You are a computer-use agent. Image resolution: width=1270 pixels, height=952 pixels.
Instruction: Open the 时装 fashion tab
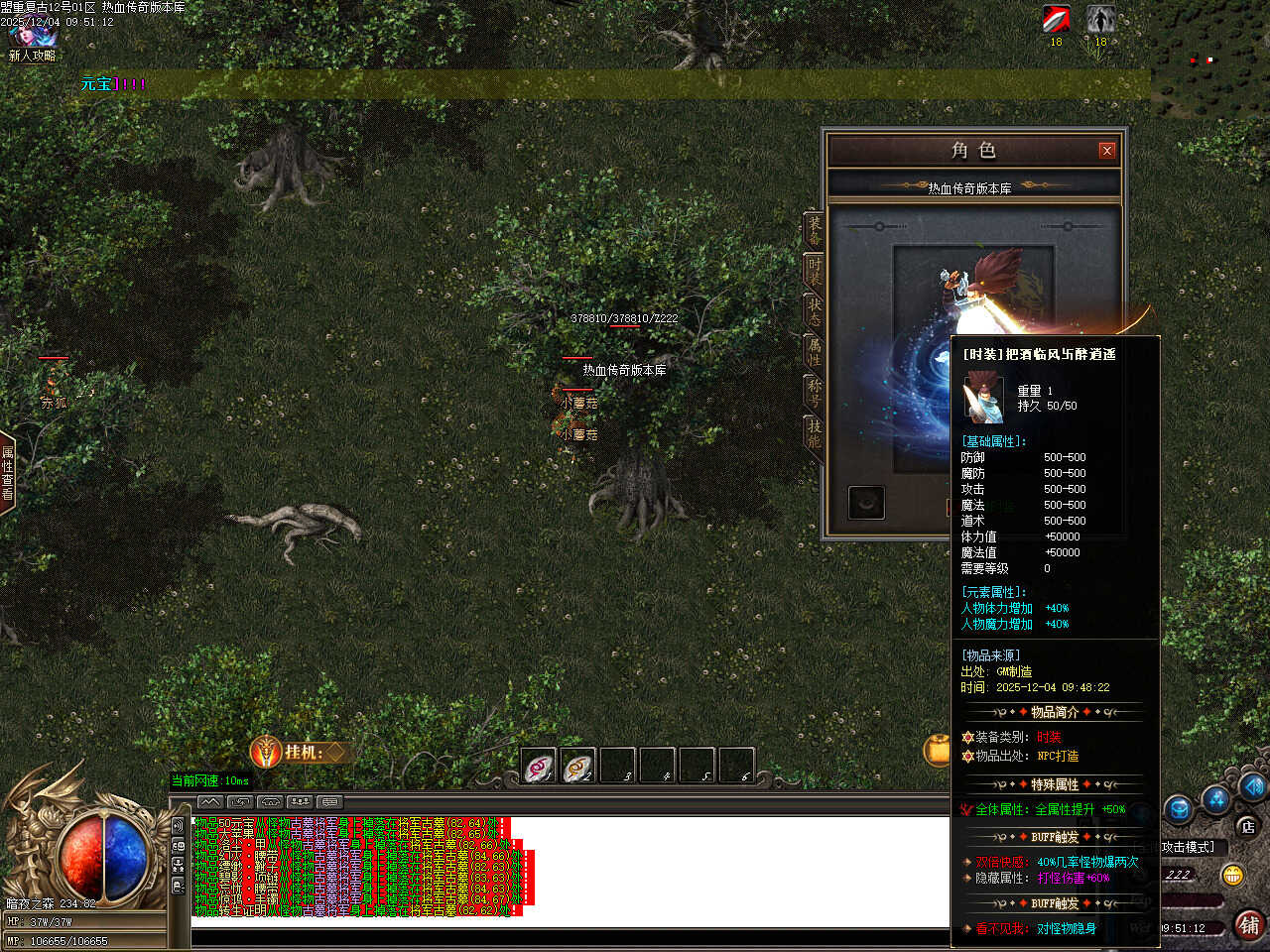(x=814, y=271)
